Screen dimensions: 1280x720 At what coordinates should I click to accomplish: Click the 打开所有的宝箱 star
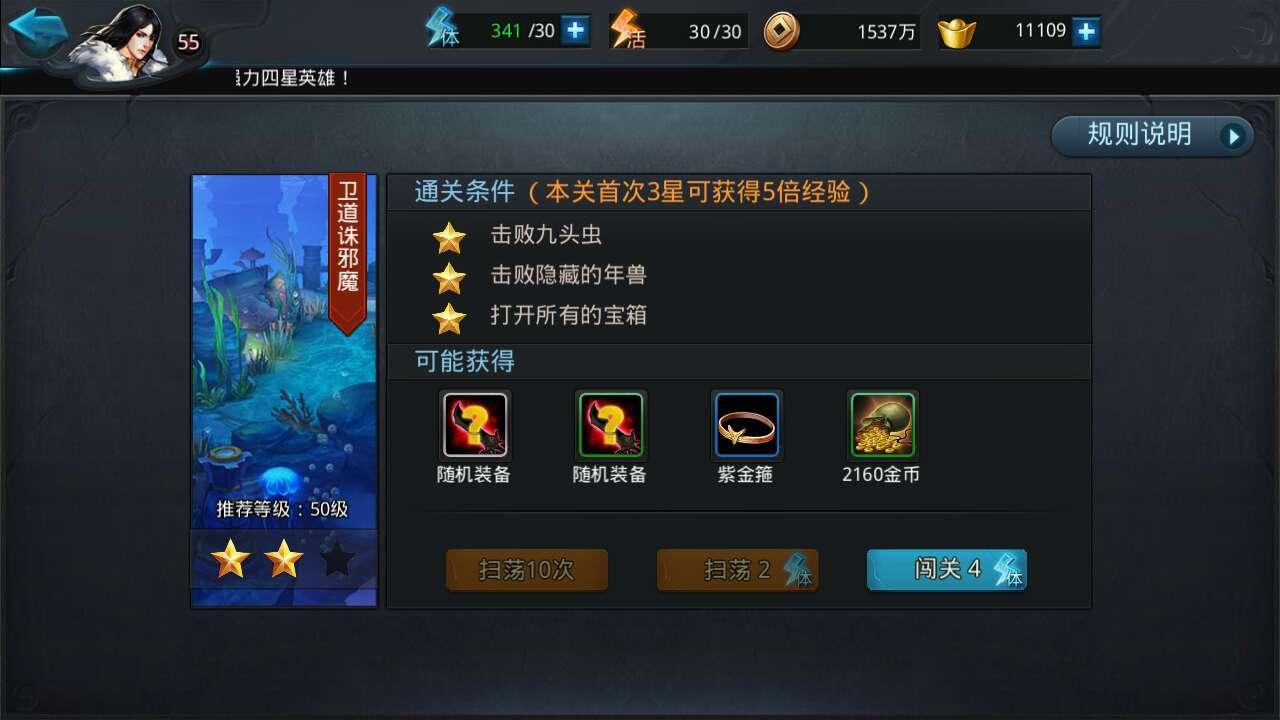point(452,317)
